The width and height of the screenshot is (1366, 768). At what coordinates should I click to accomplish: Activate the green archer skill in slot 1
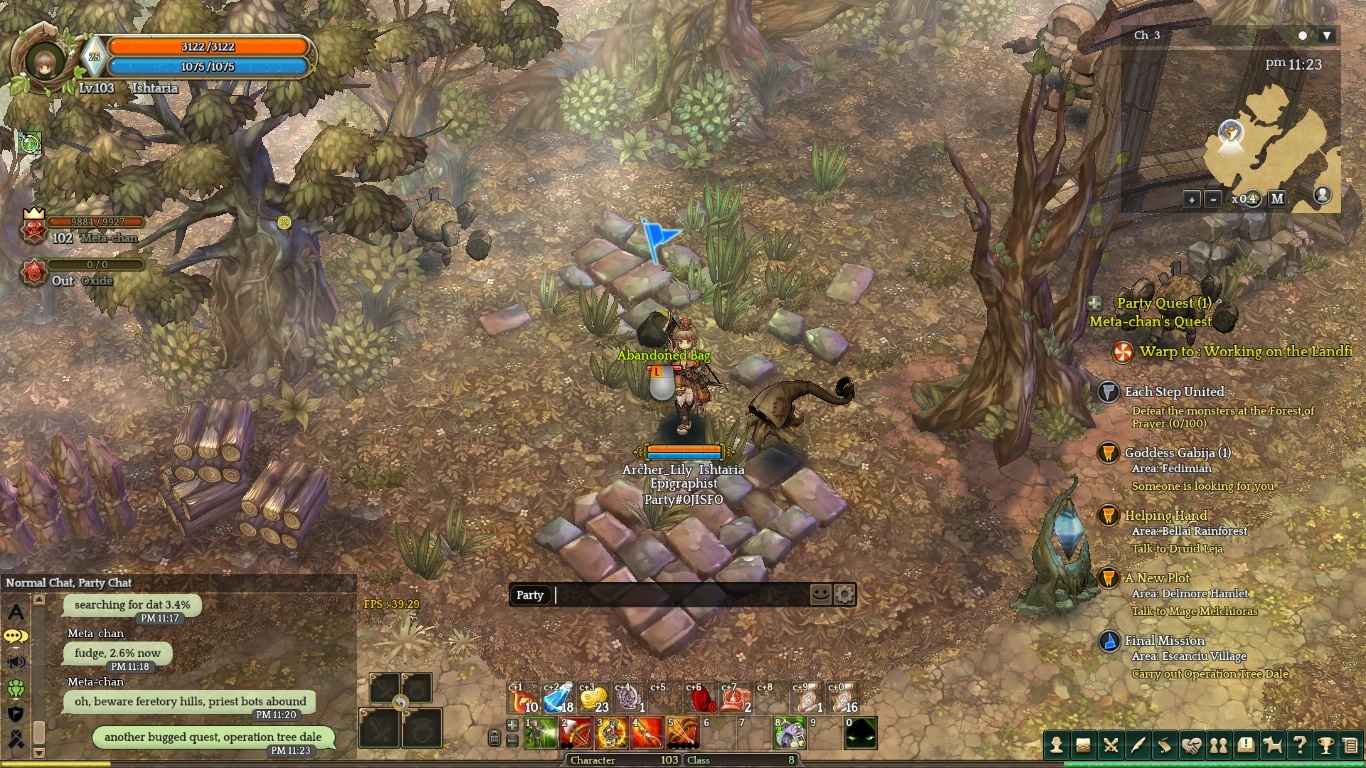[541, 733]
